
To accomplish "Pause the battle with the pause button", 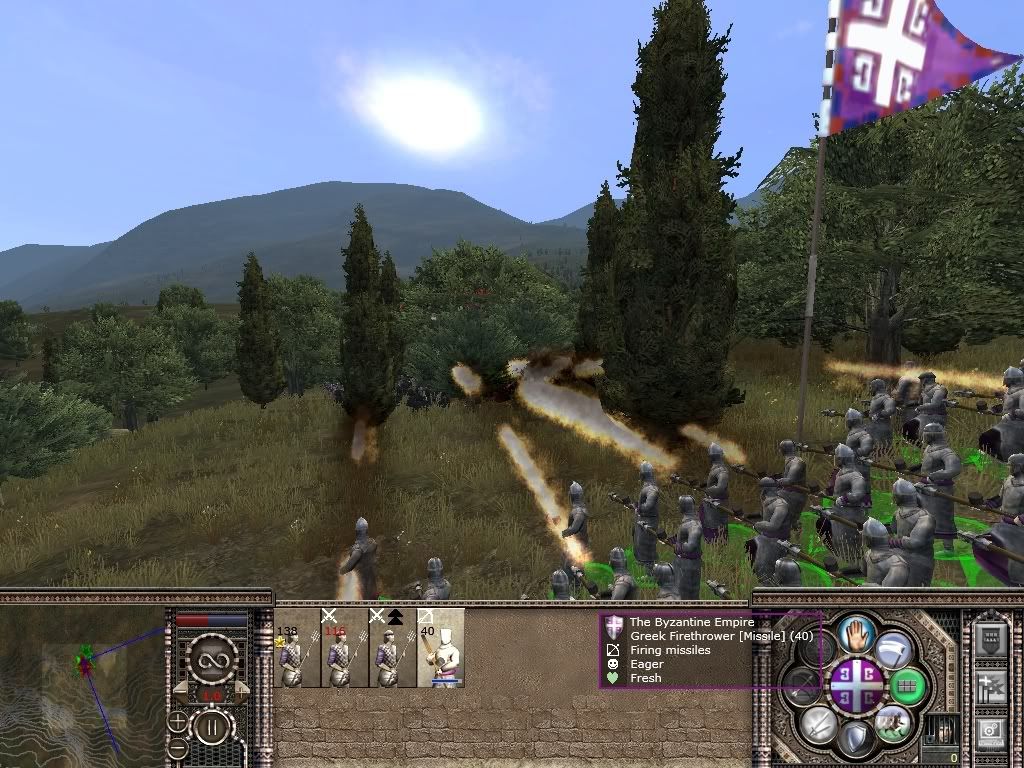I will (212, 727).
